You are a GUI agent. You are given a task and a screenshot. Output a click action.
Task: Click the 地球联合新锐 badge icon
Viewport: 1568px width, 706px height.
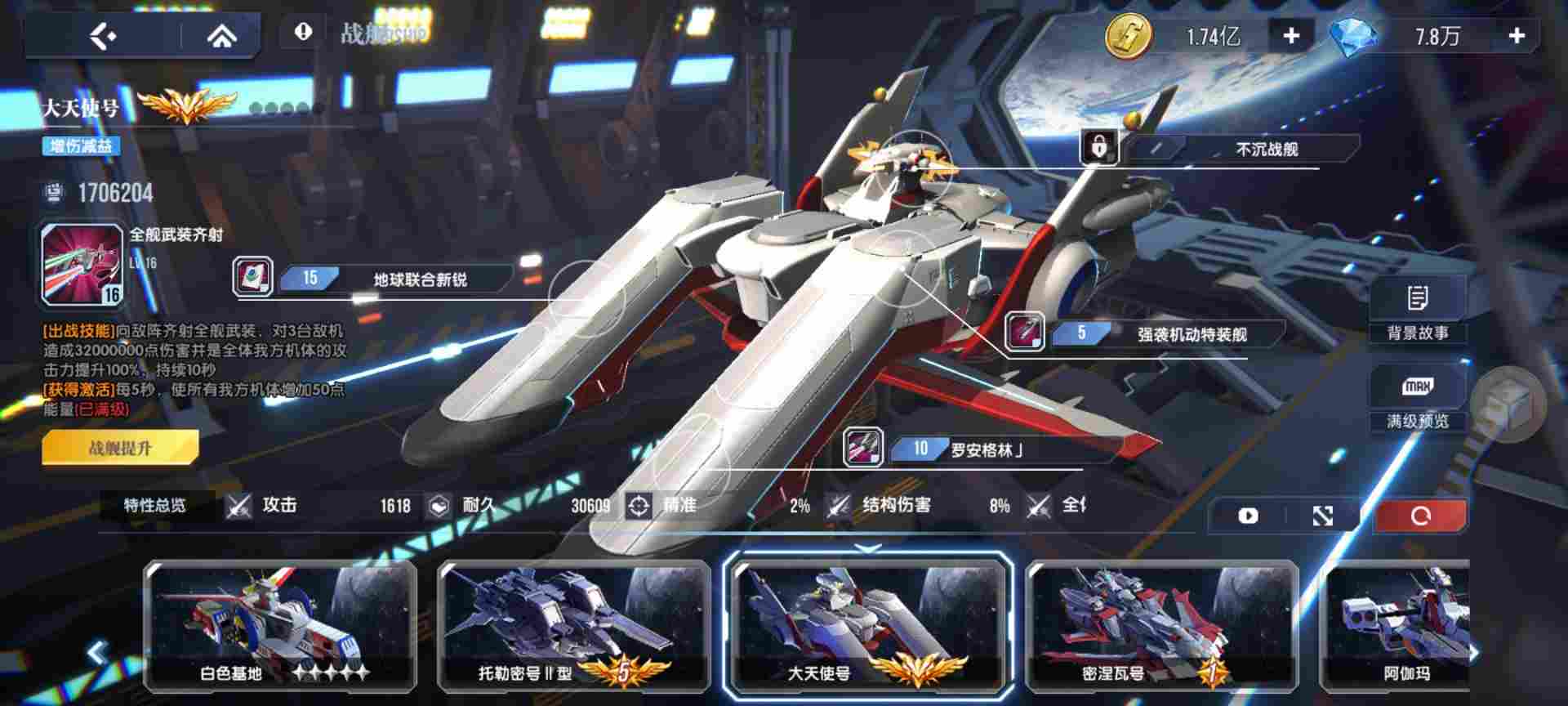click(x=254, y=278)
